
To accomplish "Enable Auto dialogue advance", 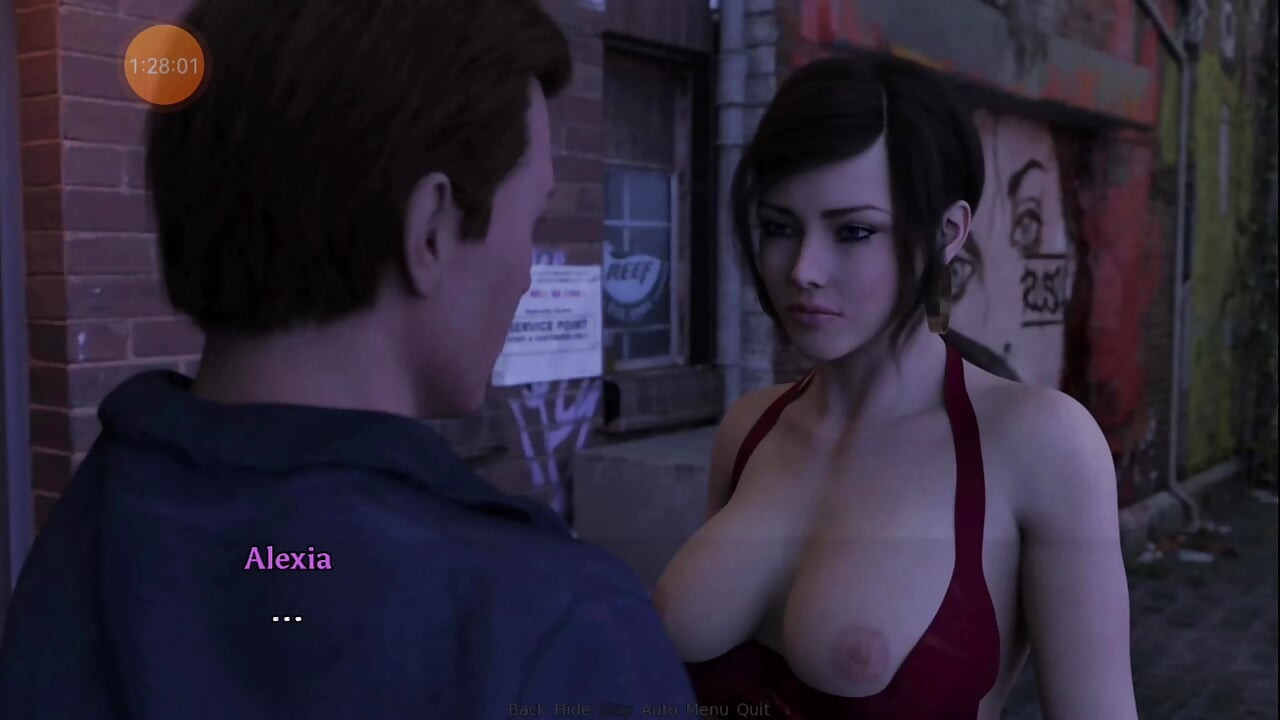I will pos(659,709).
